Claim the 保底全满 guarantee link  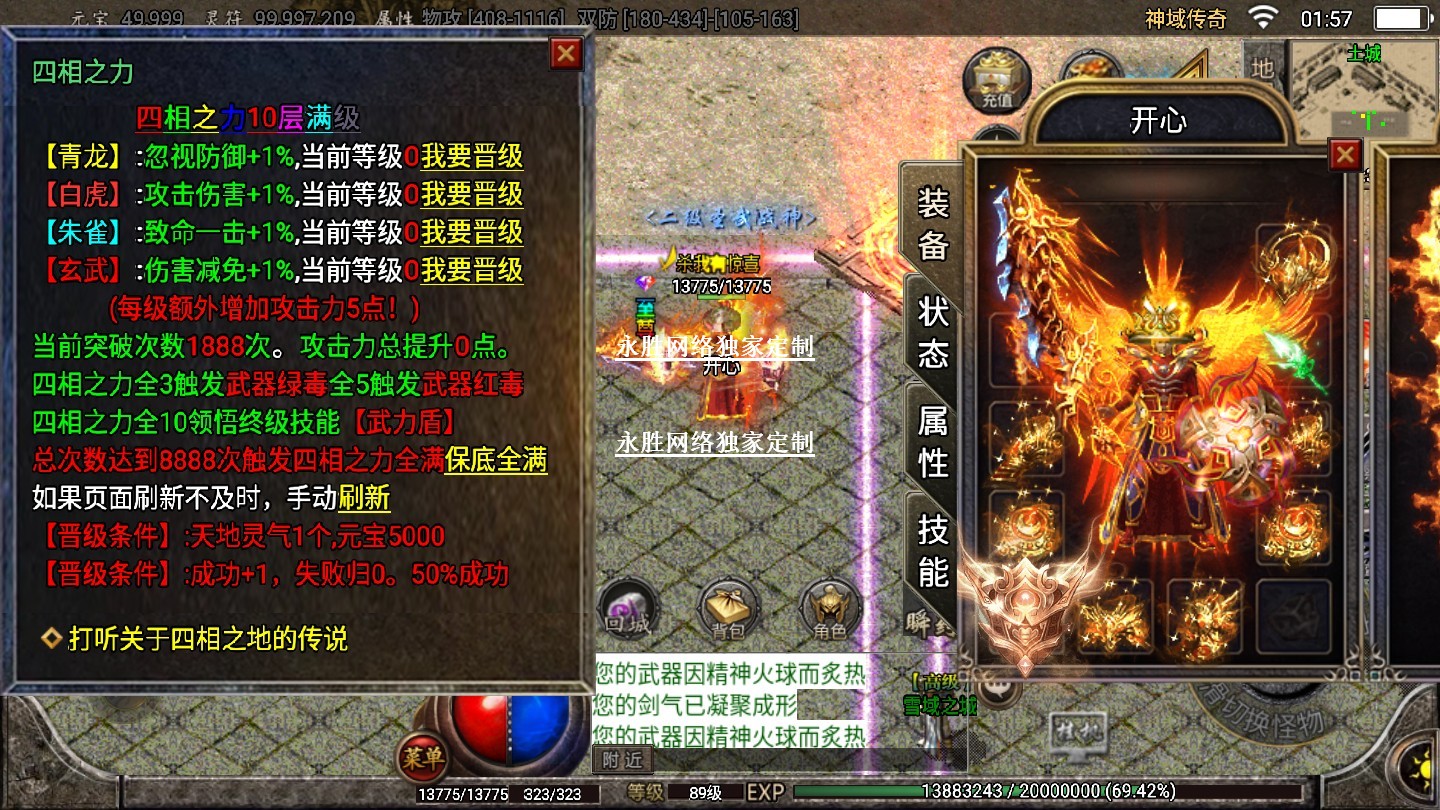pyautogui.click(x=496, y=461)
